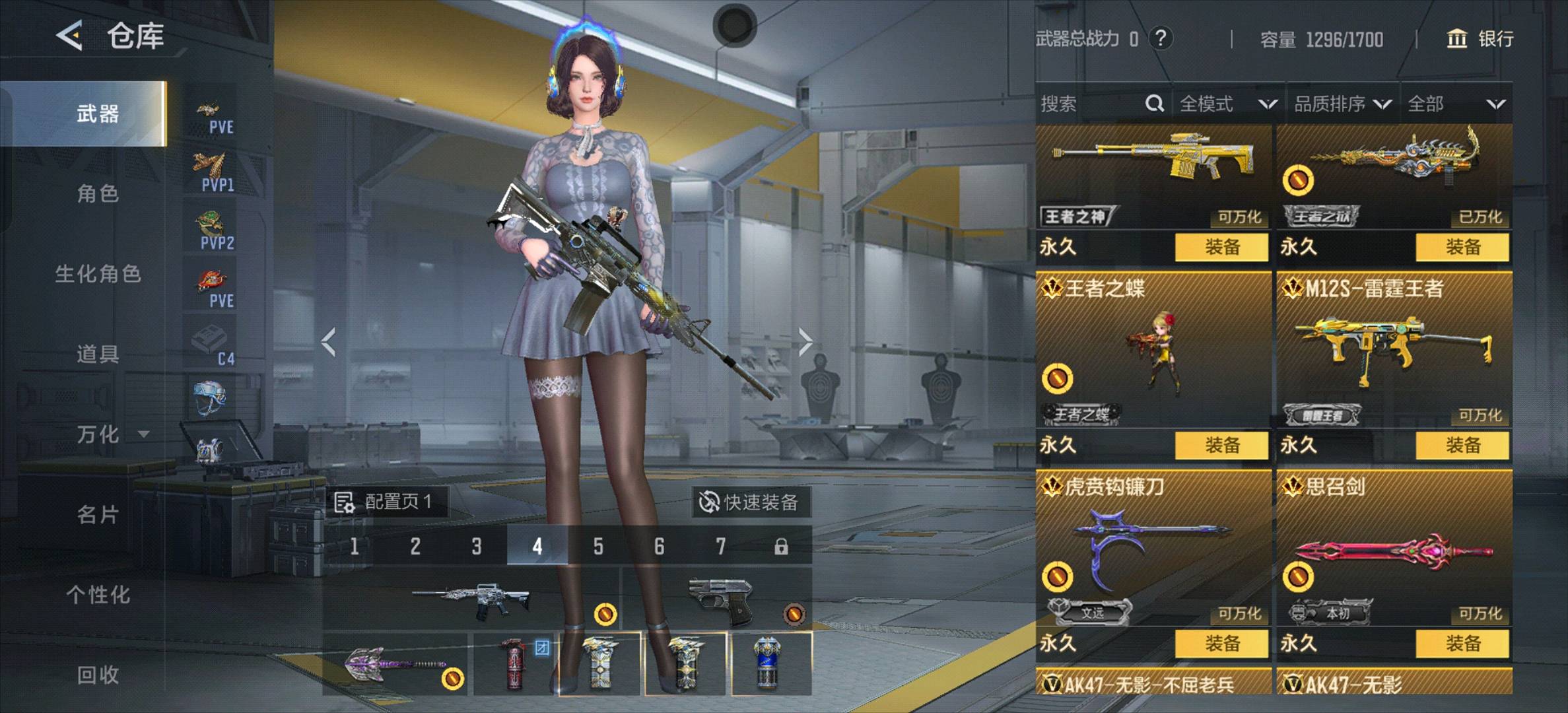Go back from the 仓库 warehouse screen
The width and height of the screenshot is (1568, 713).
pyautogui.click(x=70, y=36)
